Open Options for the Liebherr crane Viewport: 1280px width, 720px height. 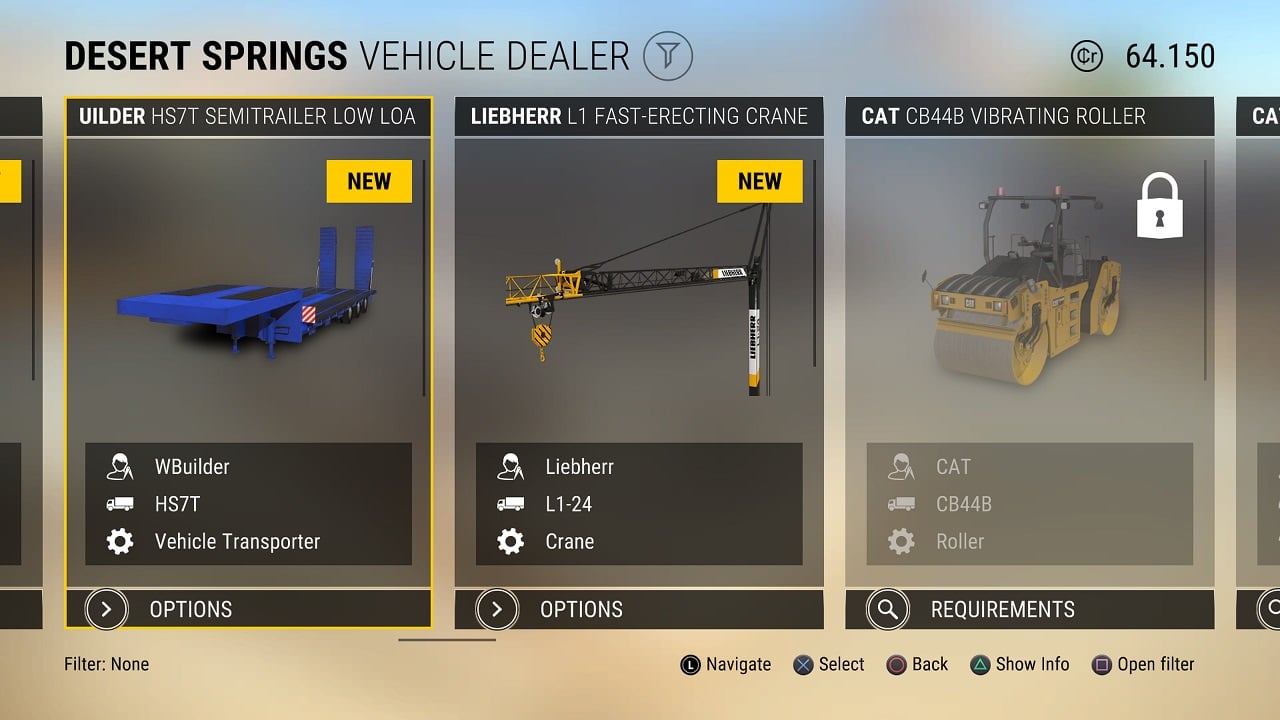[638, 609]
